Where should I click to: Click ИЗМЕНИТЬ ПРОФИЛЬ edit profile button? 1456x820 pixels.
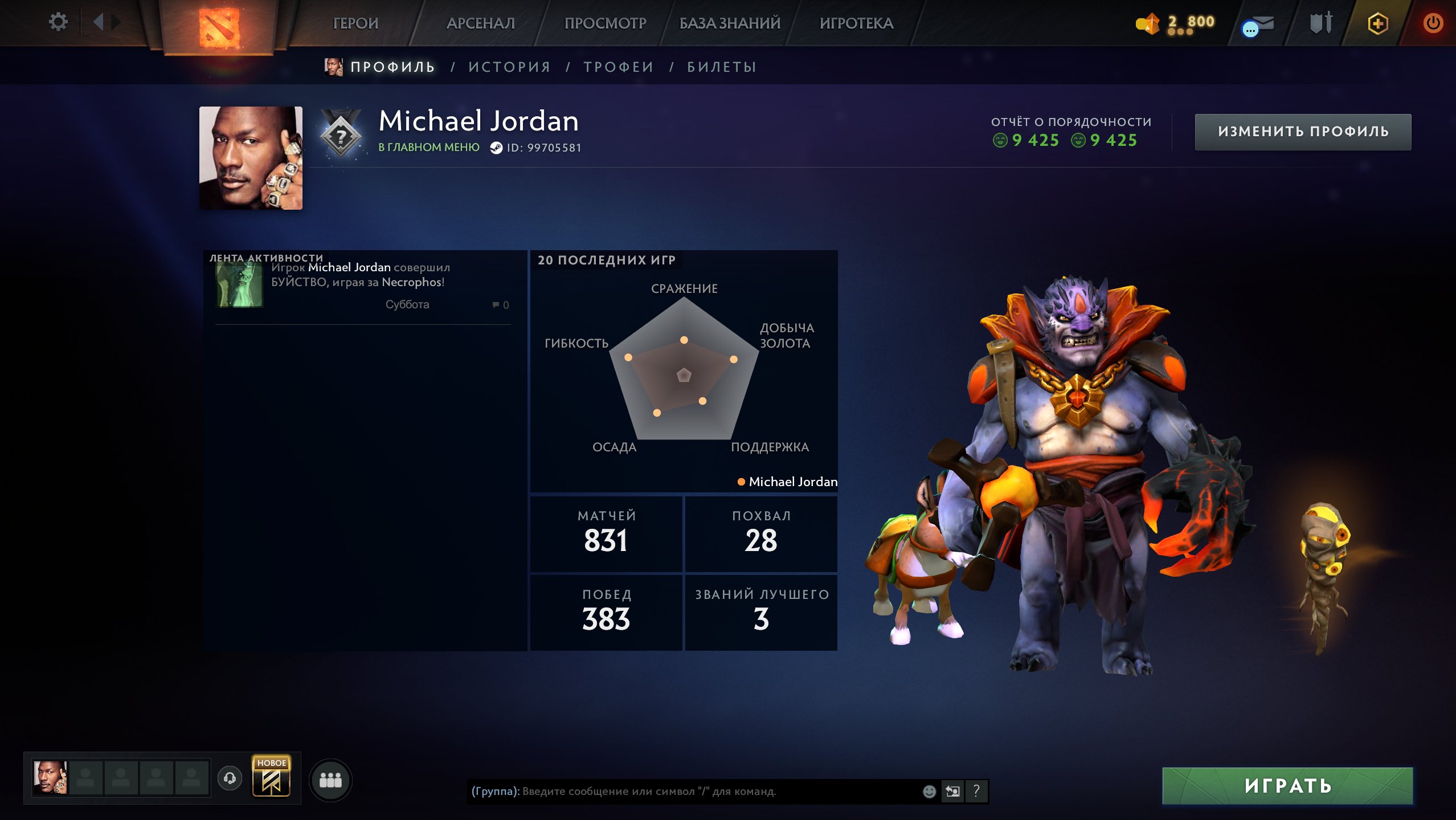pyautogui.click(x=1303, y=132)
